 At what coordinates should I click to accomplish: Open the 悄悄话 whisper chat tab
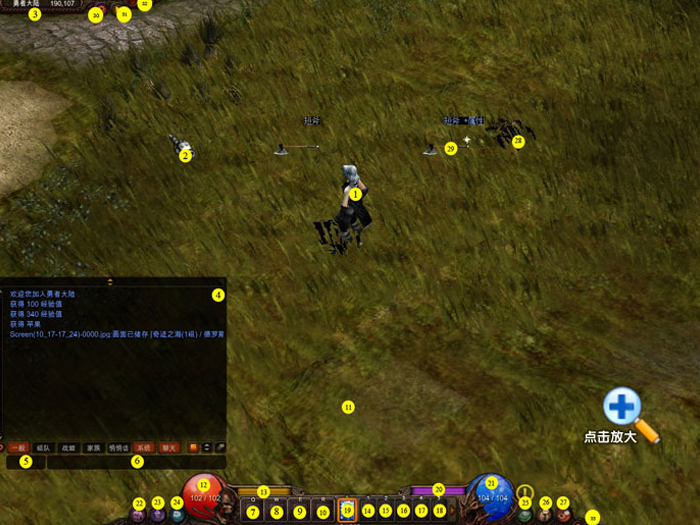pyautogui.click(x=119, y=447)
